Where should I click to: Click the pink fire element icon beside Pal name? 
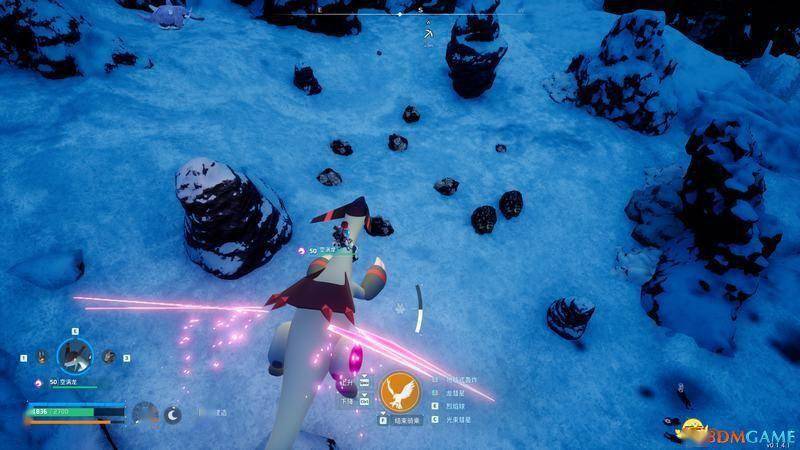(x=39, y=382)
